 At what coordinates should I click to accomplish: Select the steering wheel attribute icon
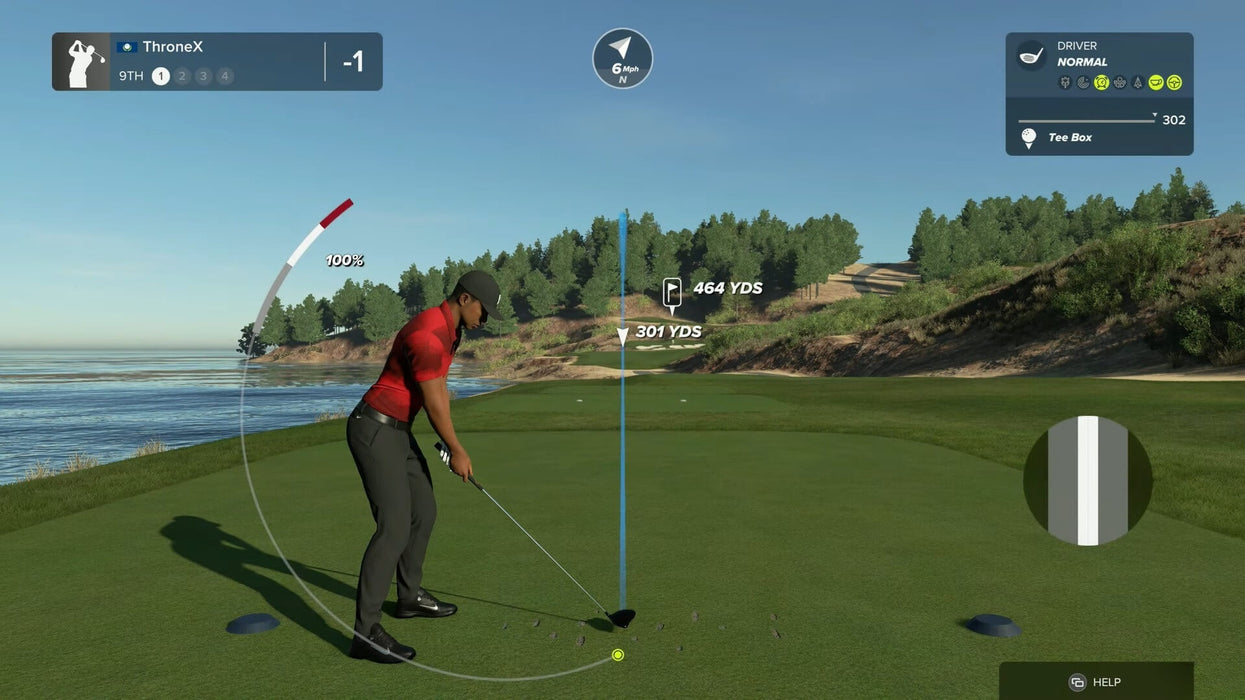tap(1174, 82)
